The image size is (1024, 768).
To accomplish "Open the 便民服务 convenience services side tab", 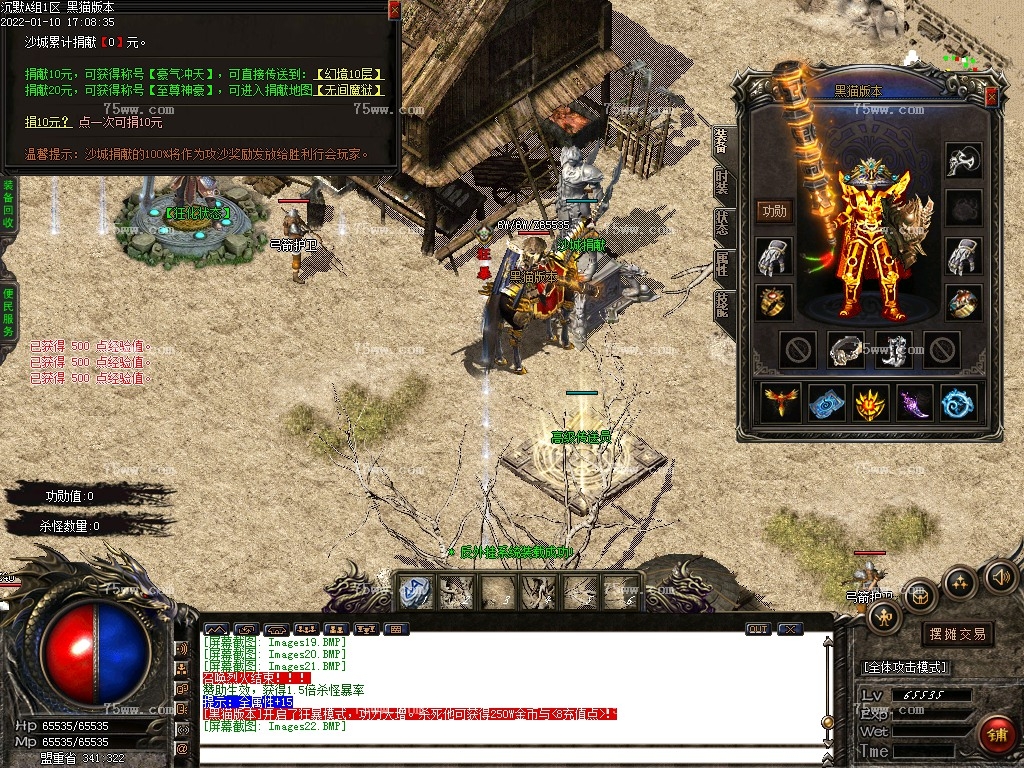I will [x=8, y=311].
